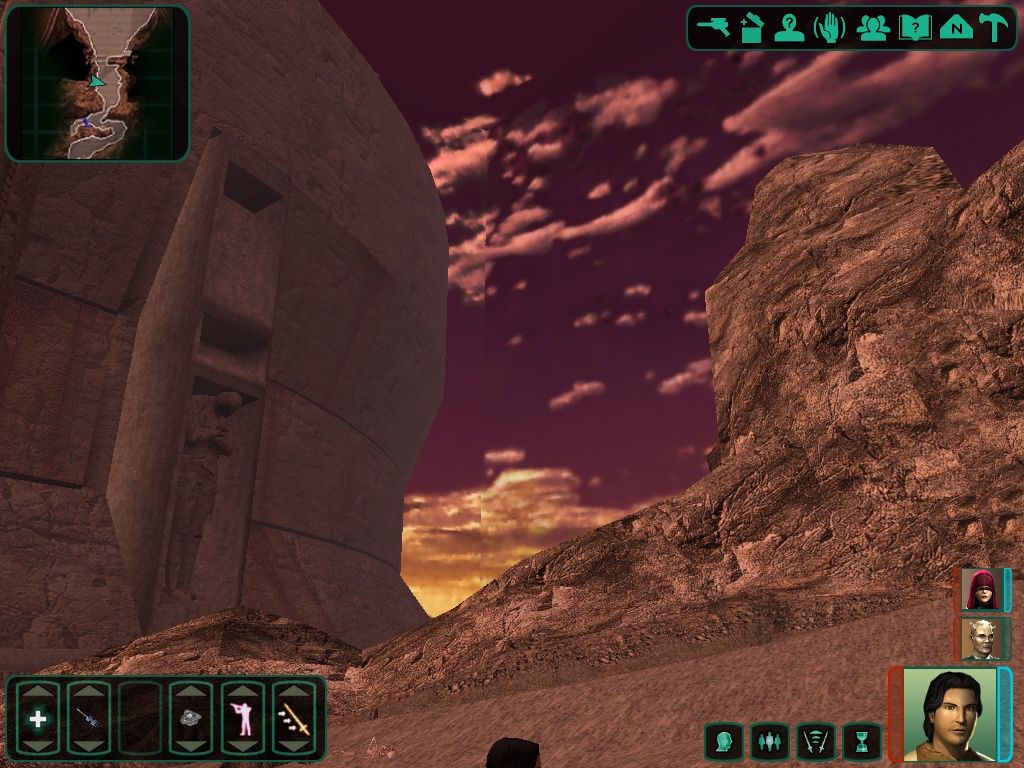Open the area map icon marked N
This screenshot has width=1024, height=768.
point(956,28)
